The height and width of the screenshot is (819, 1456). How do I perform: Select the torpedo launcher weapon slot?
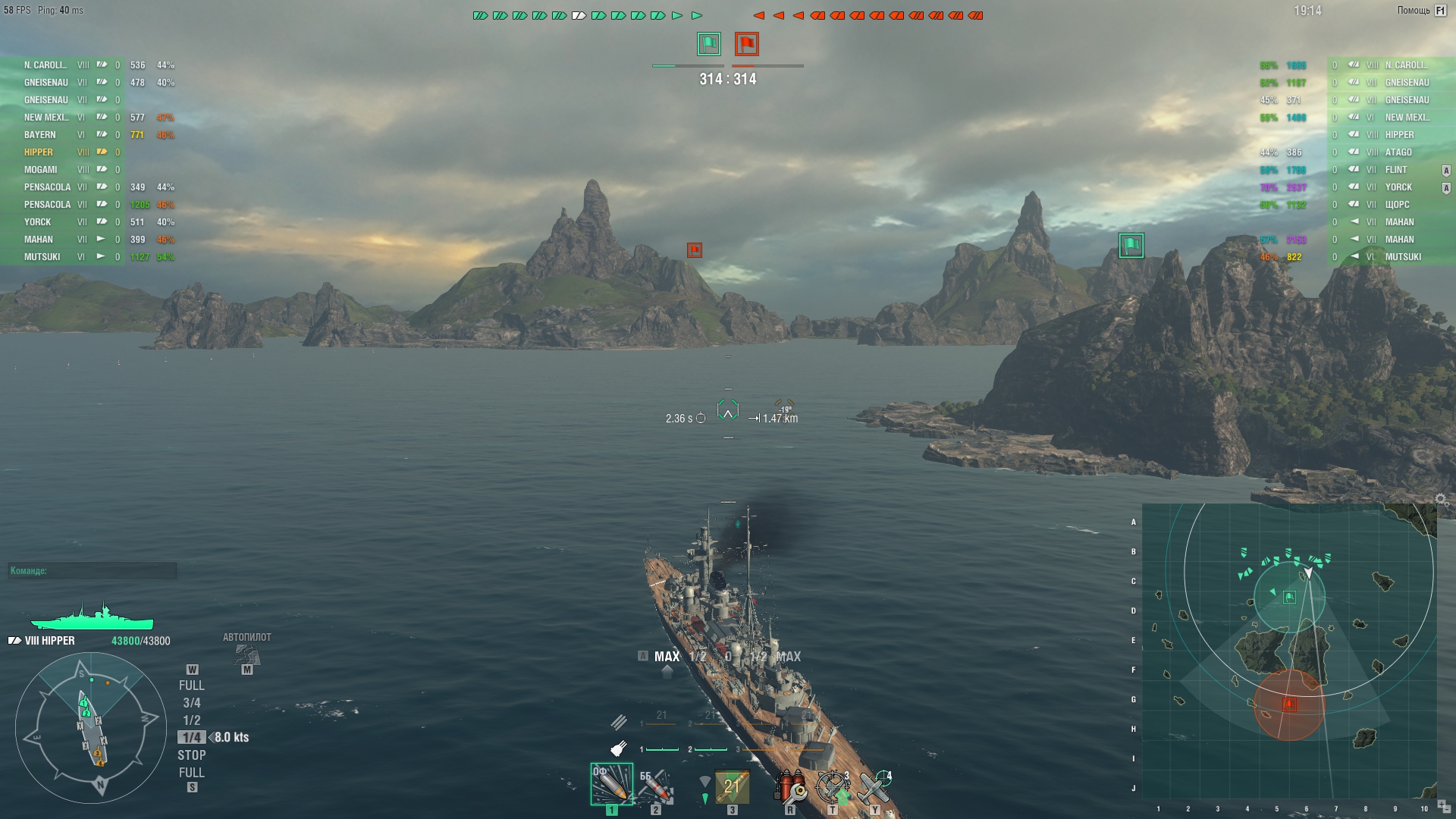coord(732,786)
